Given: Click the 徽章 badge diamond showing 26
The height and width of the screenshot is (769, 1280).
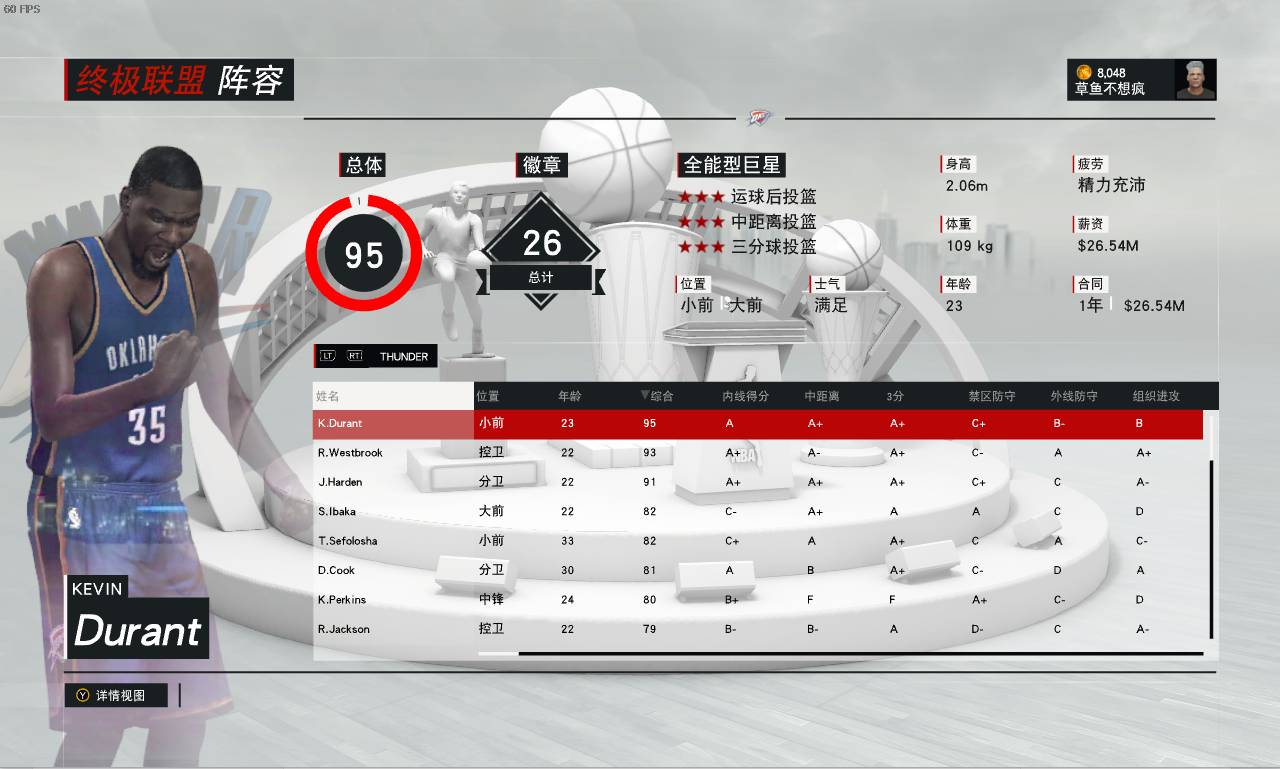Looking at the screenshot, I should 541,240.
